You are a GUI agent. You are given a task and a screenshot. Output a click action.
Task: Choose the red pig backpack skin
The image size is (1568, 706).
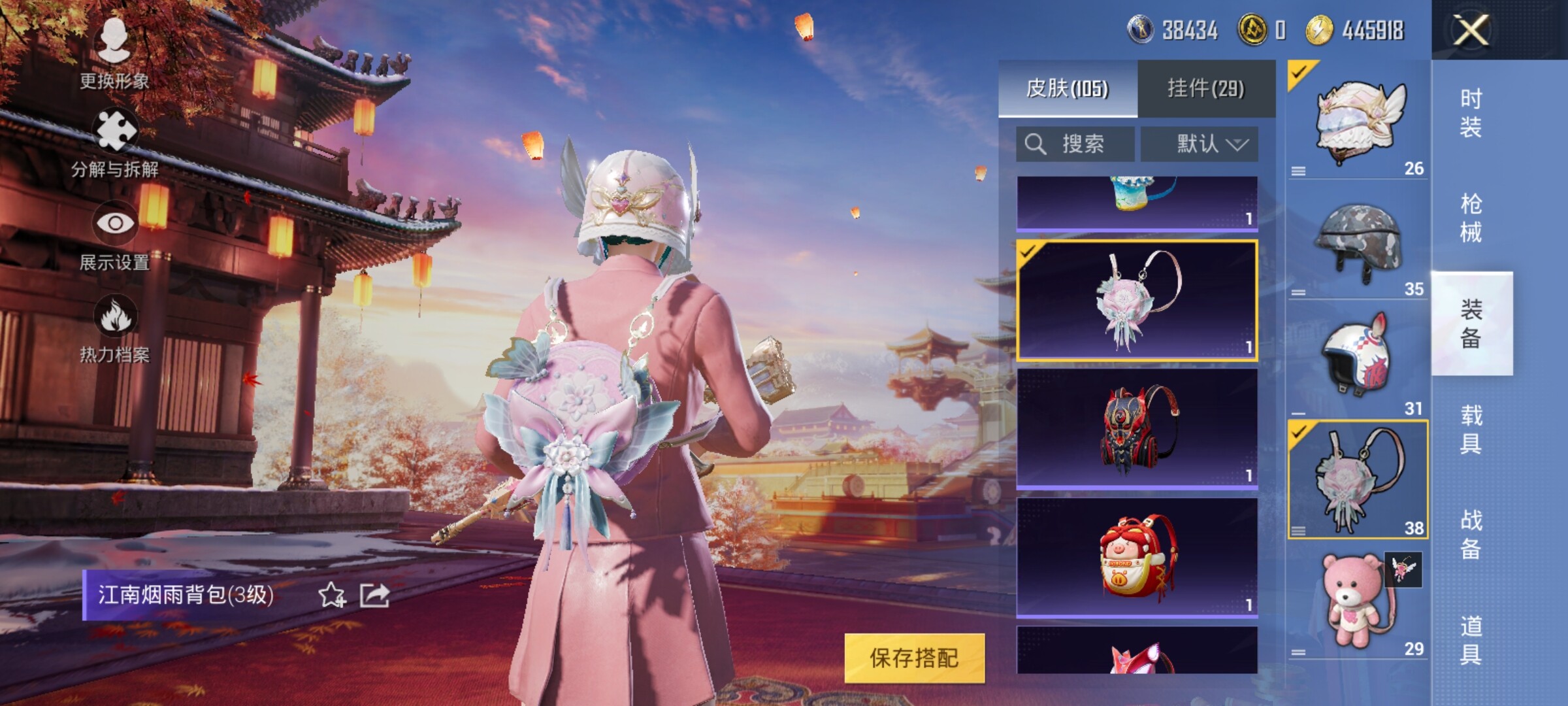point(1137,557)
